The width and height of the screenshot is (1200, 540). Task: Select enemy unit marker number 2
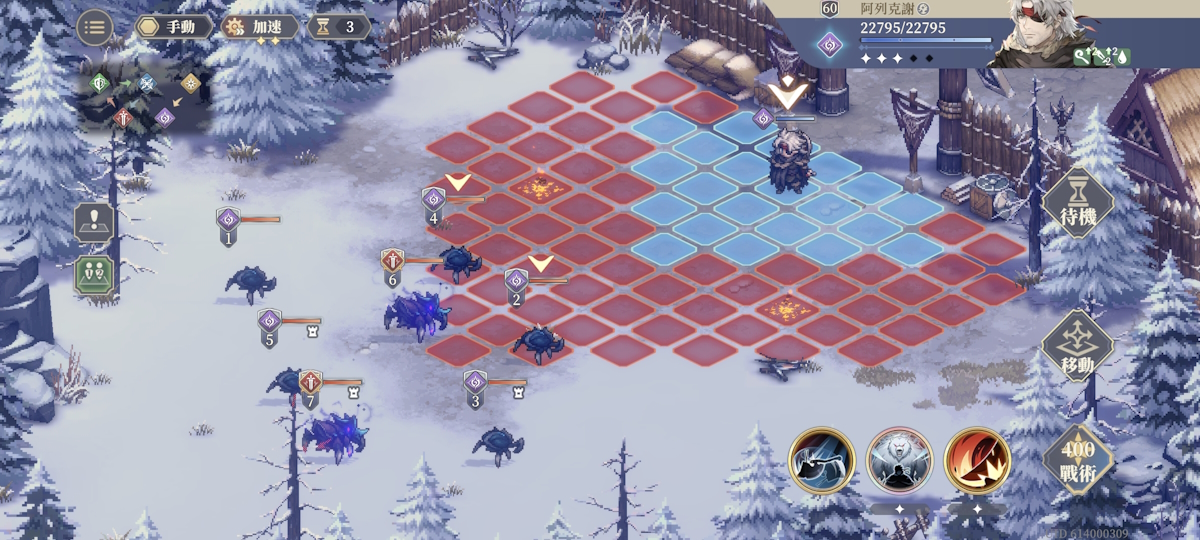pos(516,283)
